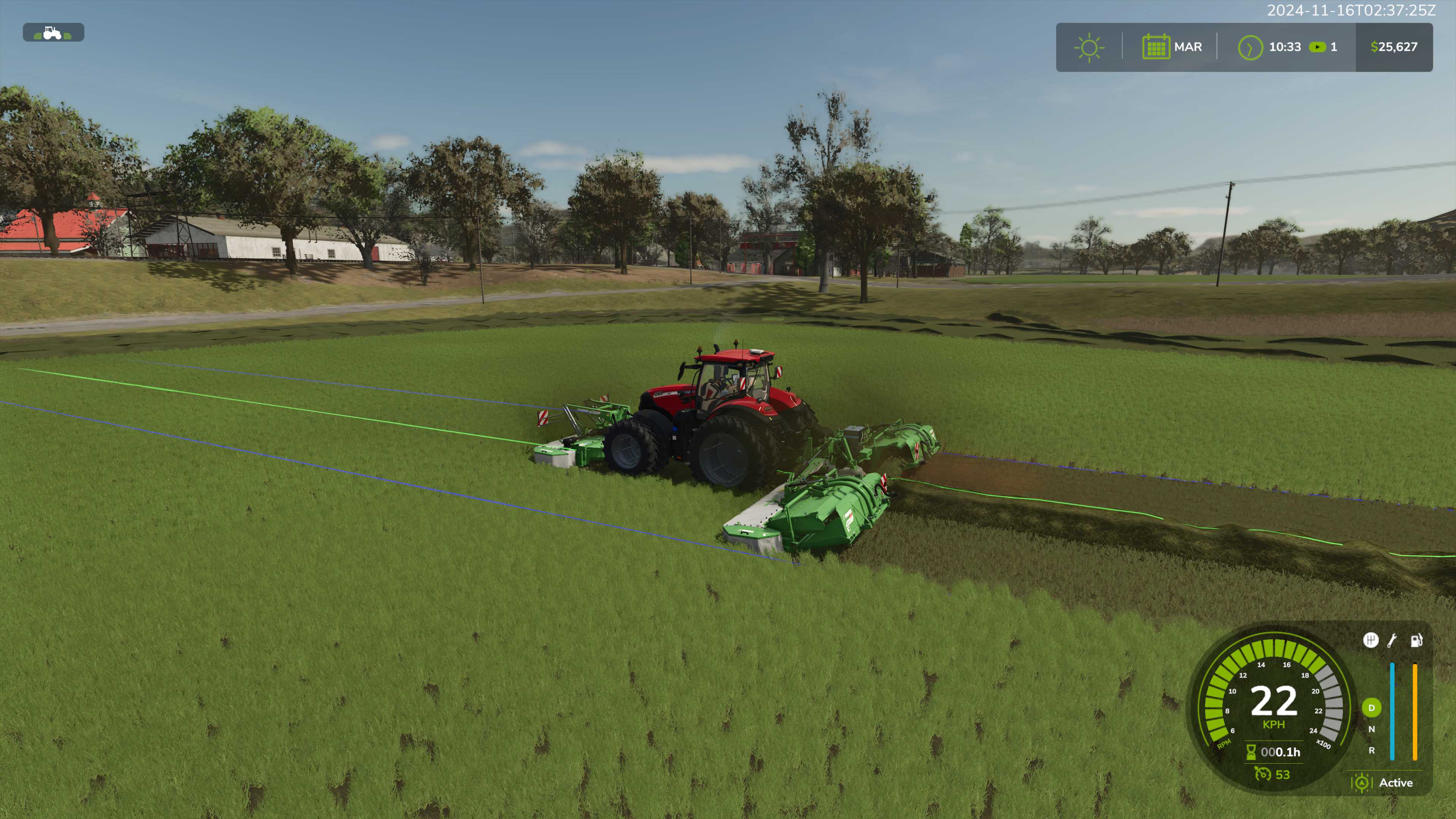Image resolution: width=1456 pixels, height=819 pixels.
Task: Click the tractor vehicle icon badge
Action: [x=53, y=33]
